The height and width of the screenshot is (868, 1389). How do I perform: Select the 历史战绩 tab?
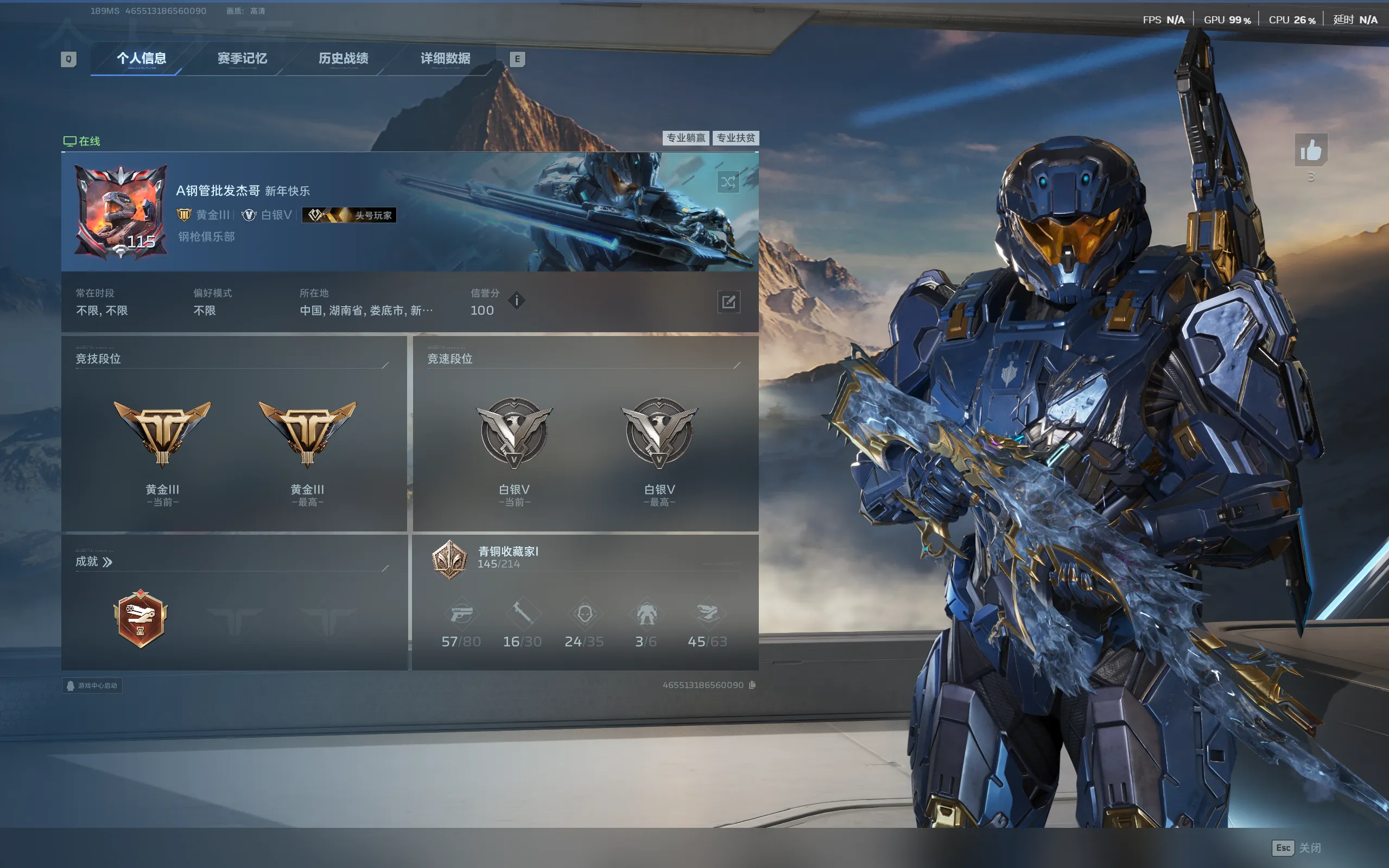(343, 59)
